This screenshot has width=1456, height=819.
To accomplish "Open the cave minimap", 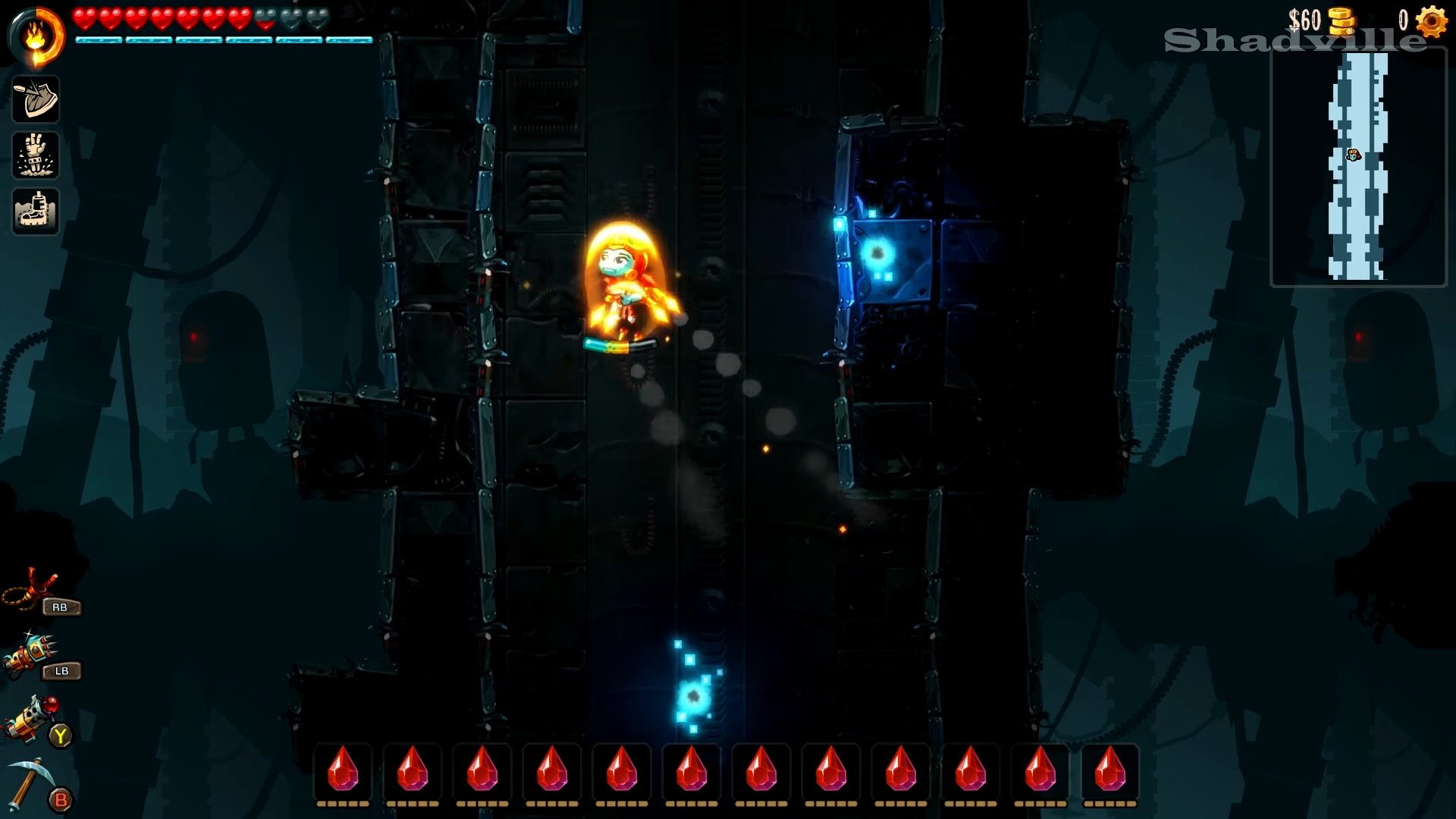I will [1358, 167].
